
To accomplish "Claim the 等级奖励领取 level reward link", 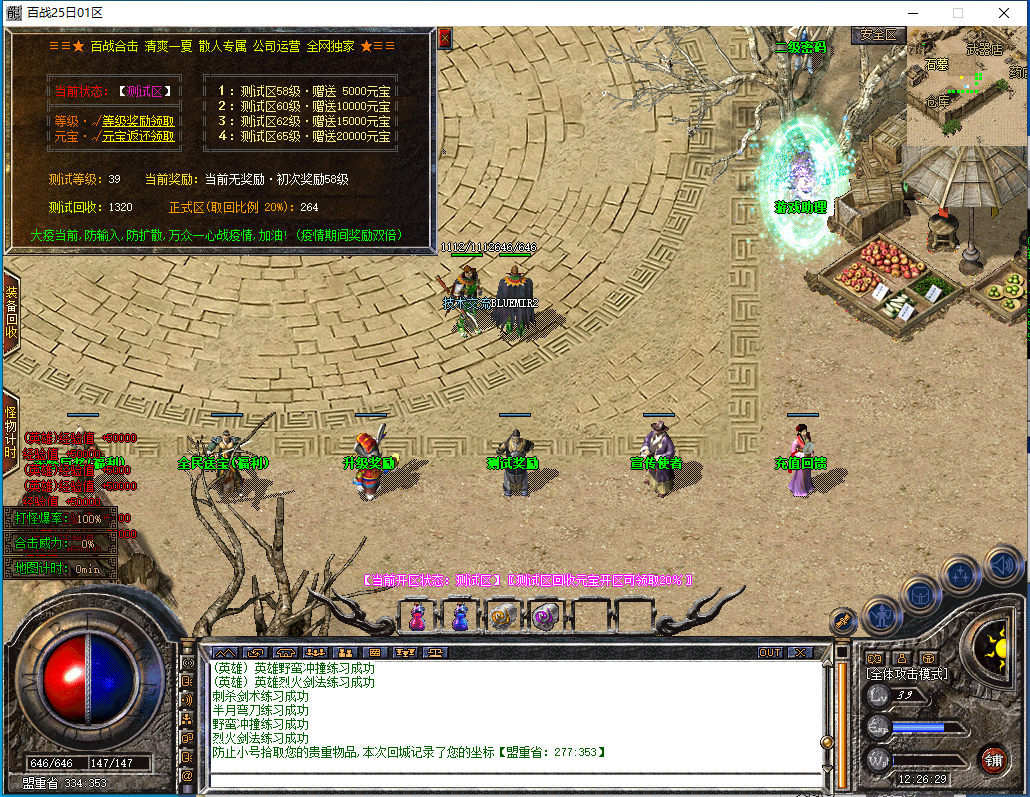I will click(x=132, y=121).
